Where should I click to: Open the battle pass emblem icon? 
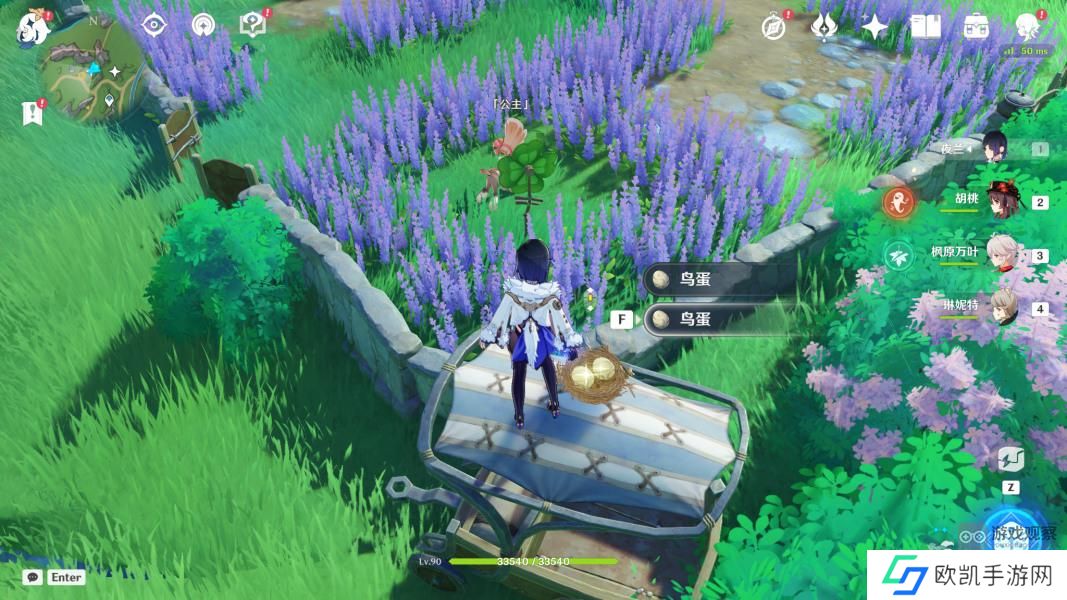824,27
